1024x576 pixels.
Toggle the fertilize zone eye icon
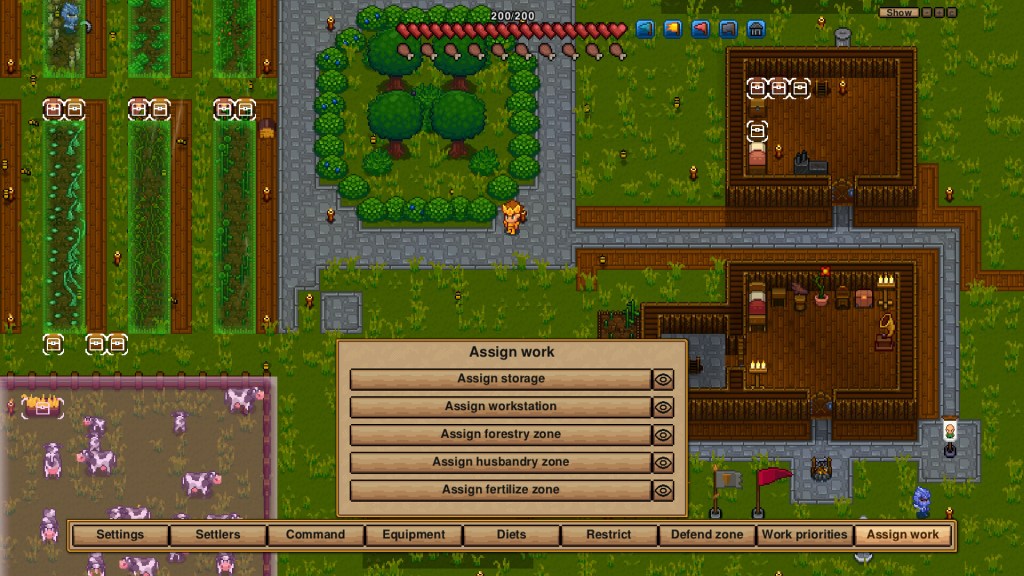point(663,491)
